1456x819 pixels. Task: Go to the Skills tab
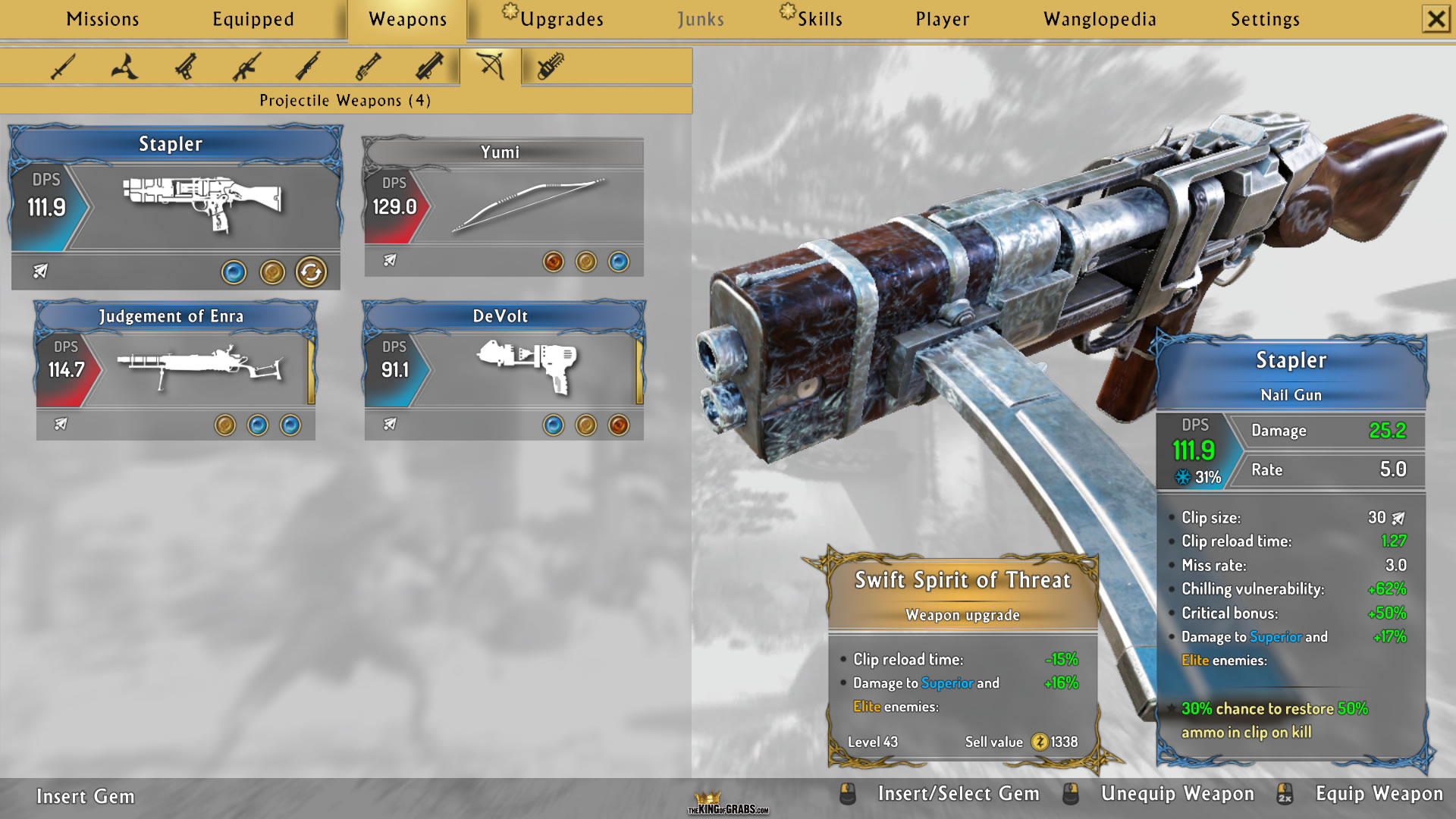click(x=819, y=19)
